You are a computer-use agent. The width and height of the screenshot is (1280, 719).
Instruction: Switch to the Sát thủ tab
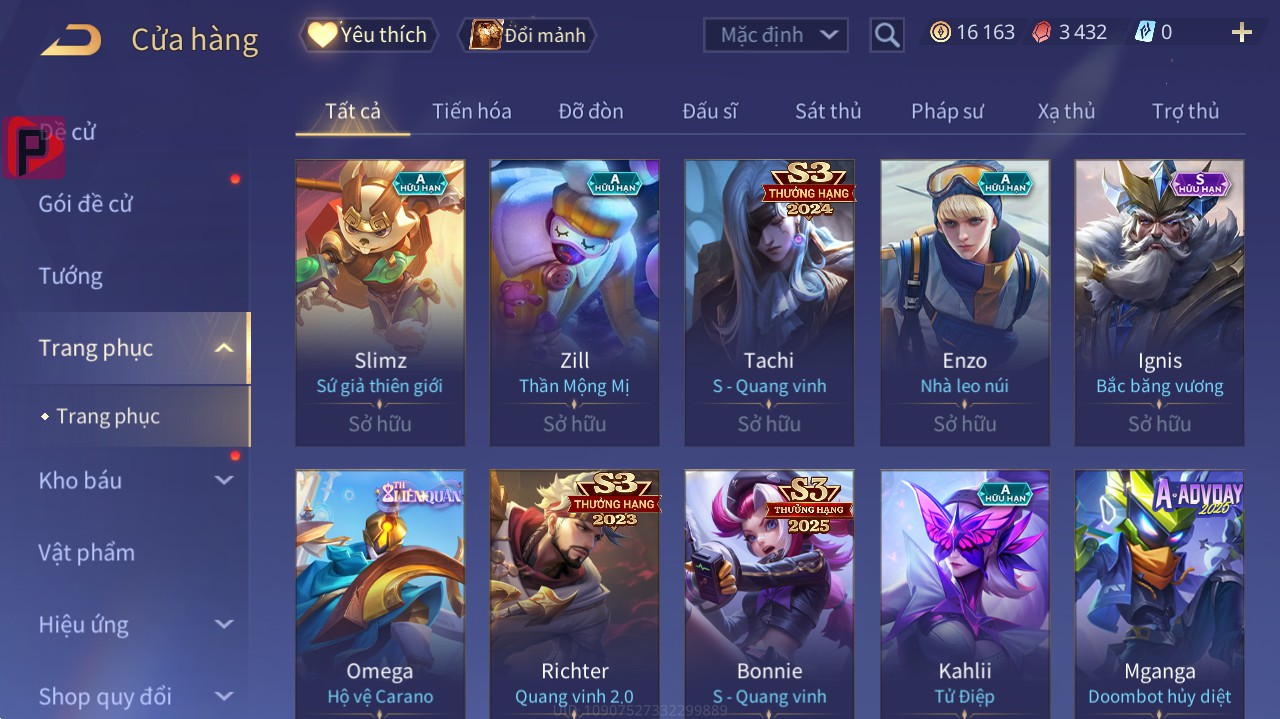click(828, 111)
